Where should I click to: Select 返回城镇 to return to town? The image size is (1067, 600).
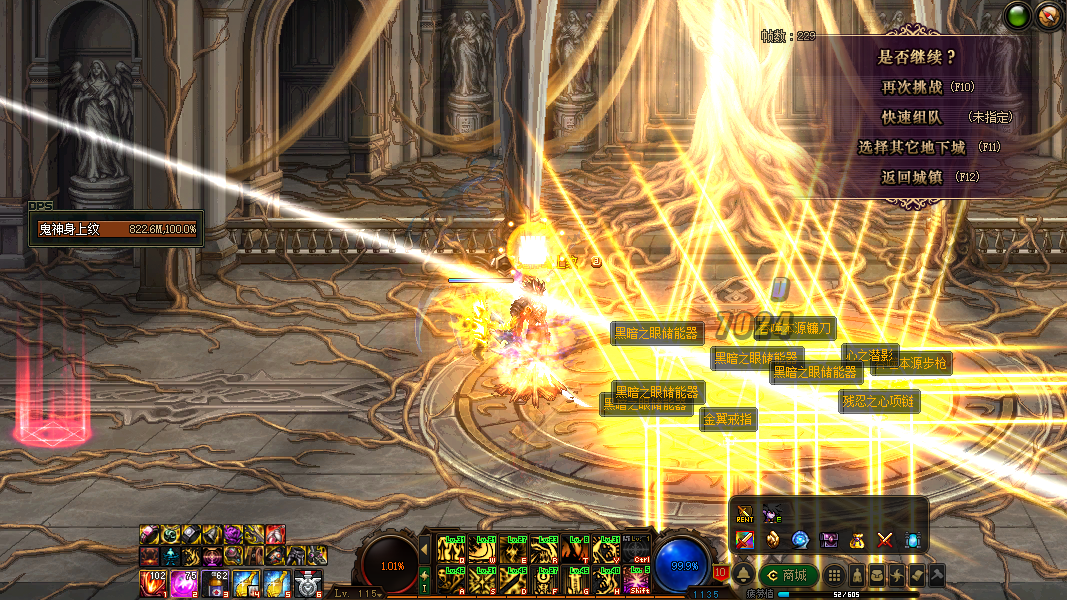pyautogui.click(x=911, y=177)
